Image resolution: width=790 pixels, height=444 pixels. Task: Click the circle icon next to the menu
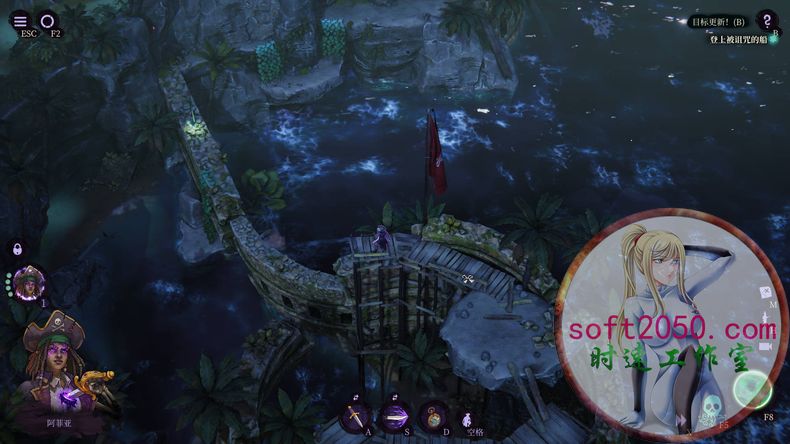point(48,20)
